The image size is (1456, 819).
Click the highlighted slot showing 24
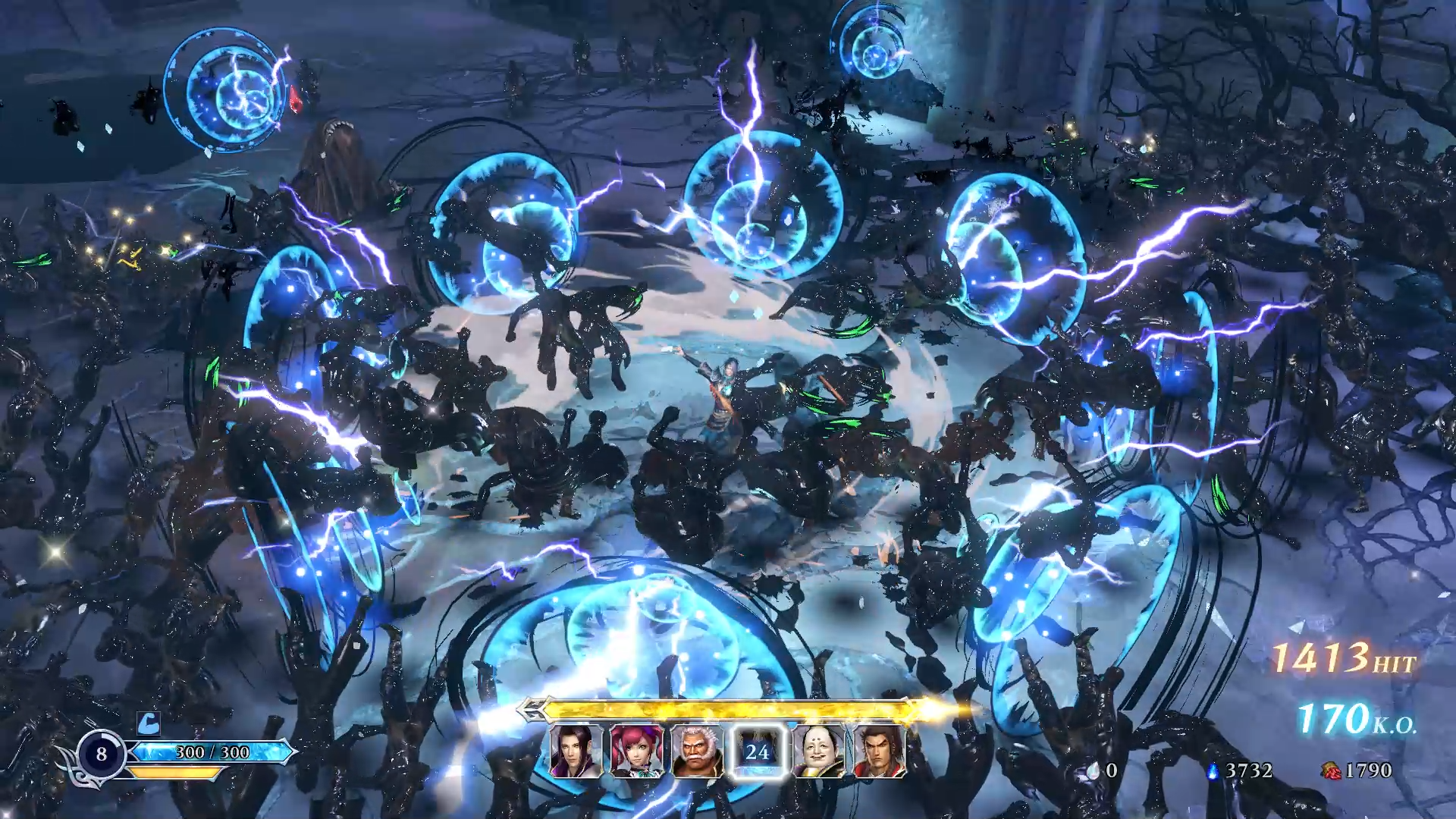click(758, 752)
